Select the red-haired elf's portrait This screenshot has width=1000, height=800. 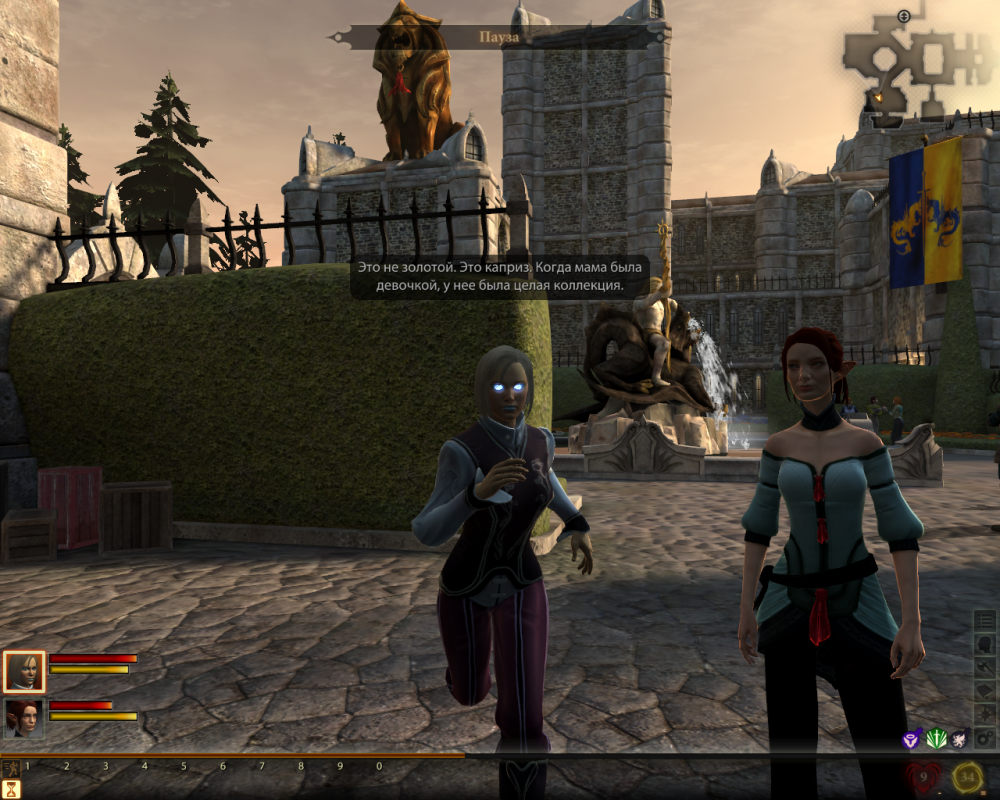tap(24, 717)
